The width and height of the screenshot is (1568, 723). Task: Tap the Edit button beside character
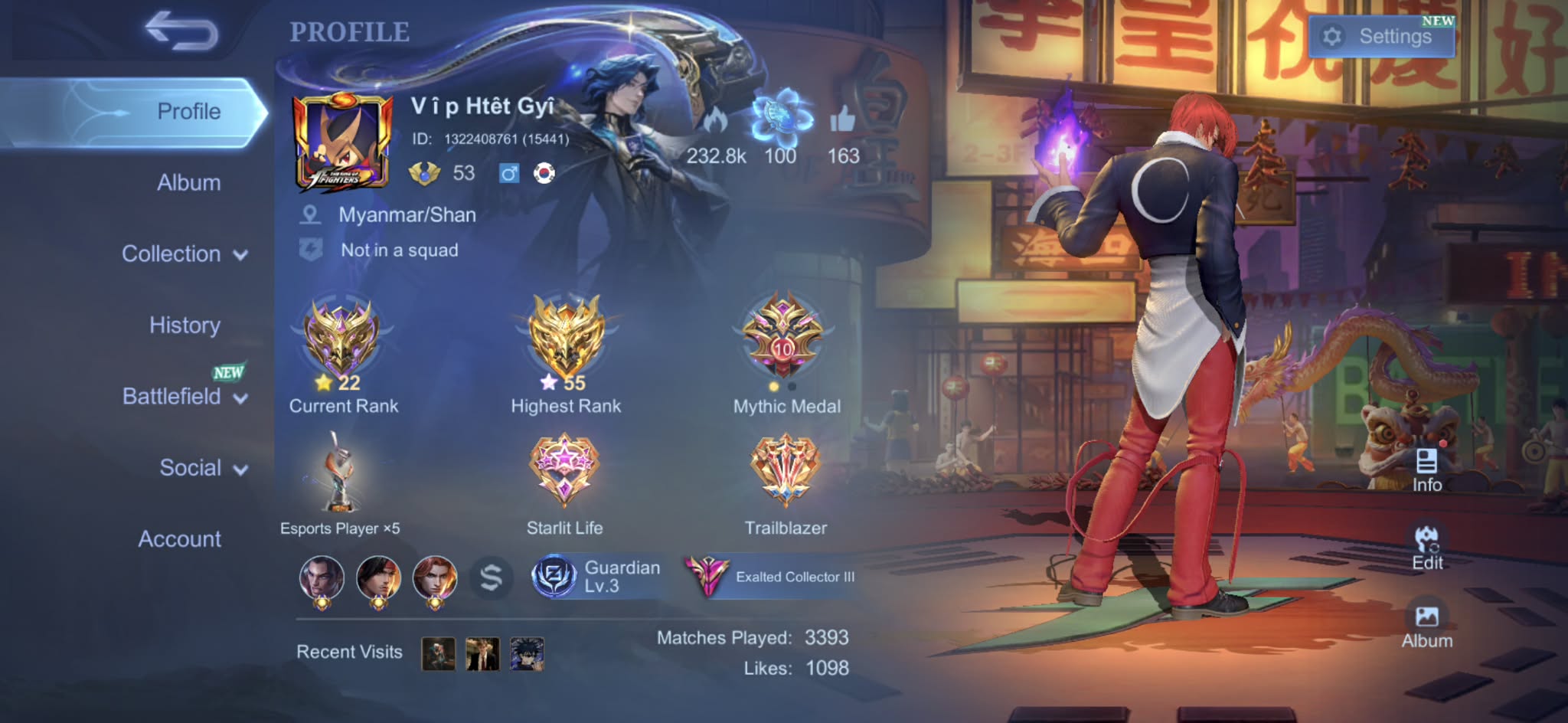1426,548
